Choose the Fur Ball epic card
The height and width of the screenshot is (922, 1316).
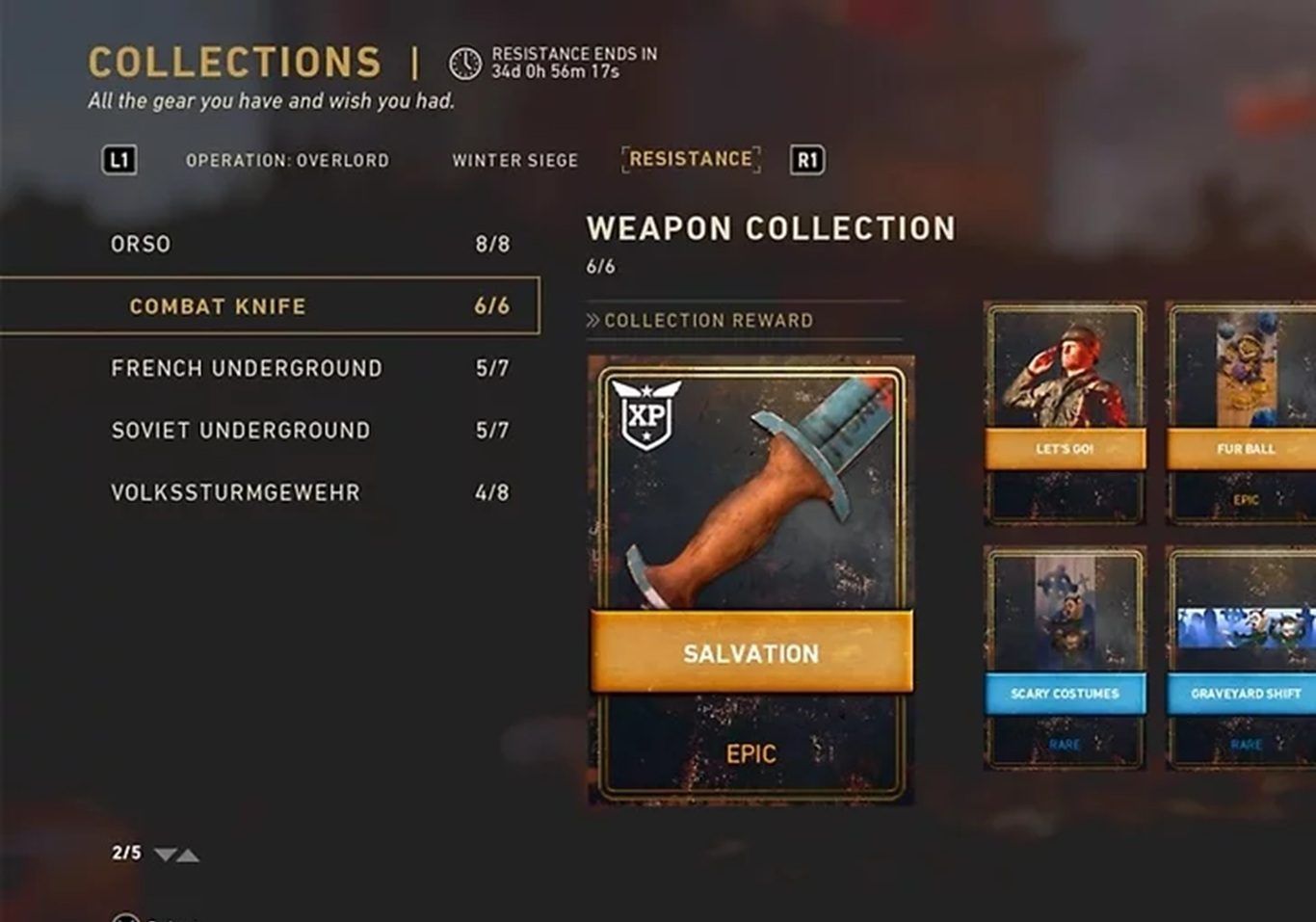[1243, 412]
